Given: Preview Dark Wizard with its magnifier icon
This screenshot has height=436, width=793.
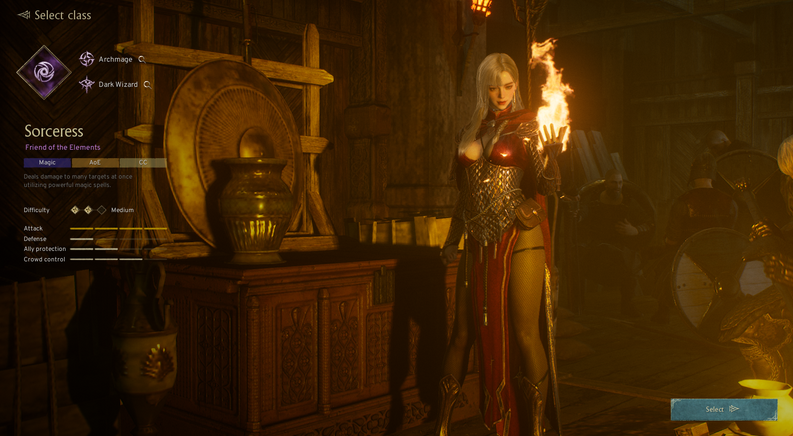Looking at the screenshot, I should click(147, 85).
